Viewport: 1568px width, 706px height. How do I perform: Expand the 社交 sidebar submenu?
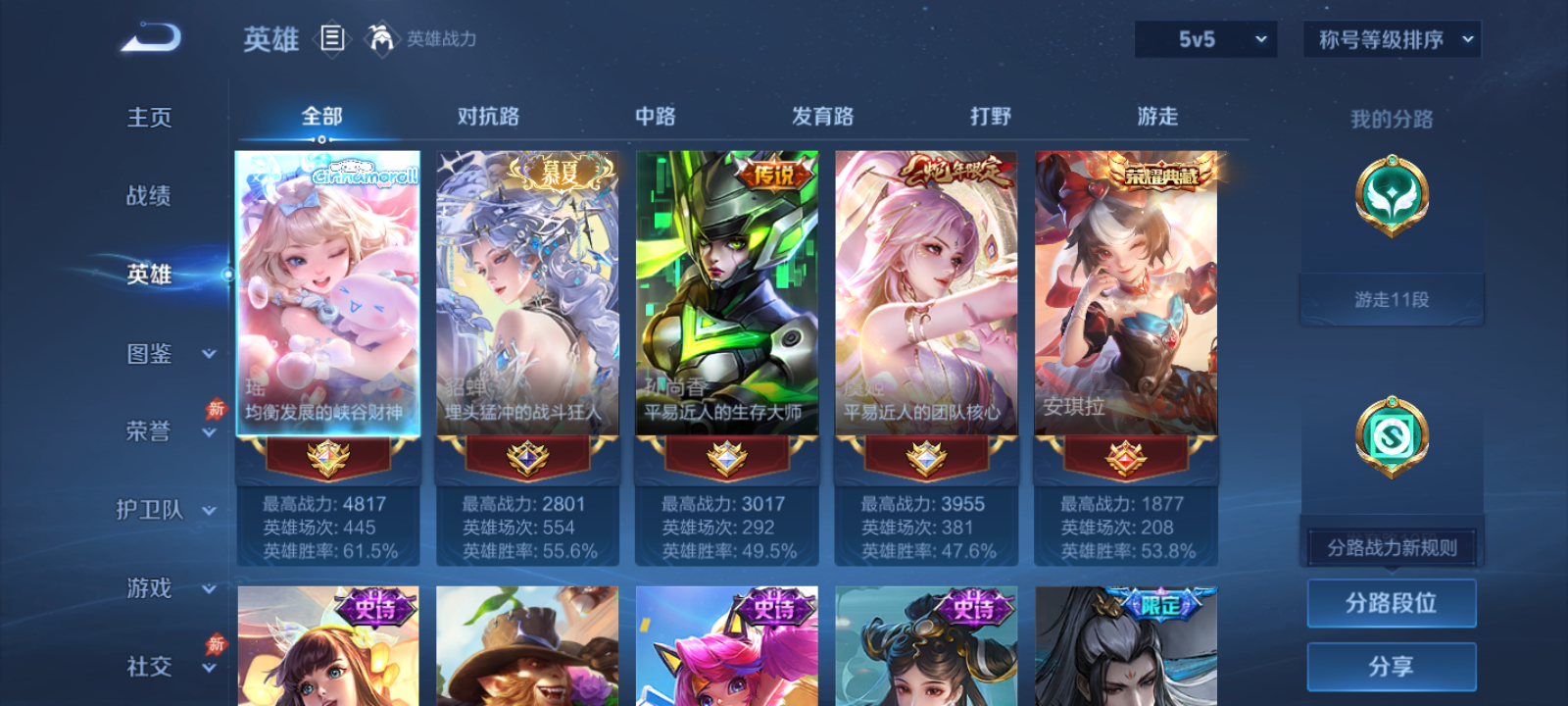point(165,668)
